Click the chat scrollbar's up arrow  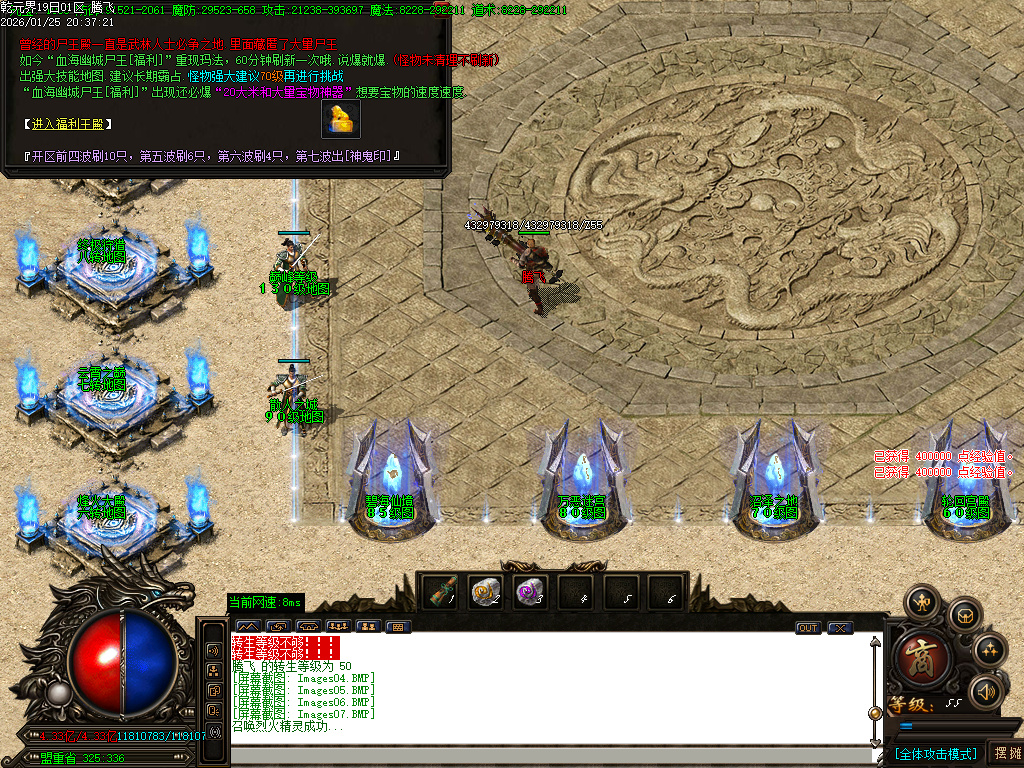coord(875,643)
